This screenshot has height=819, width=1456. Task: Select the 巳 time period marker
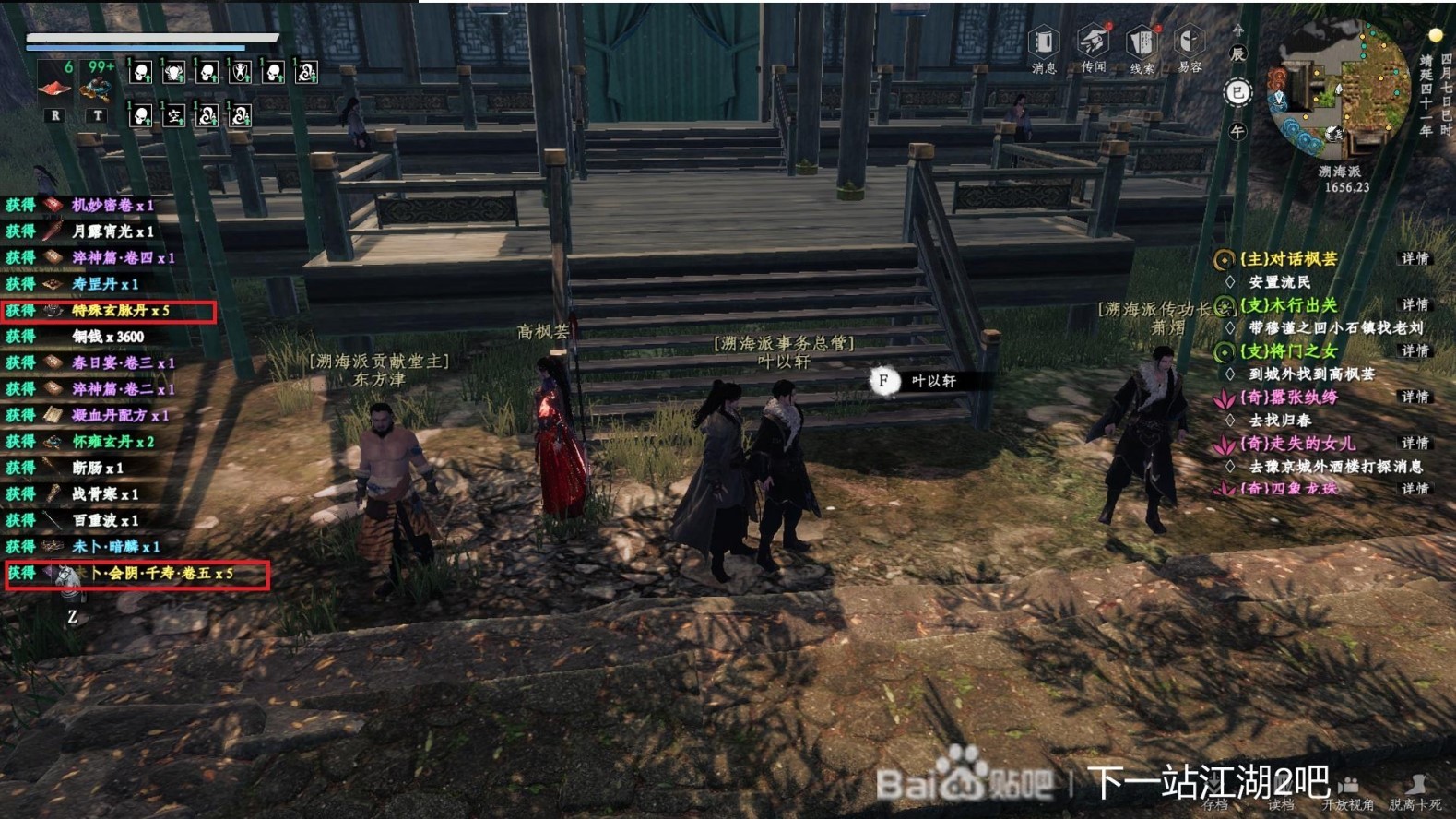(x=1237, y=91)
